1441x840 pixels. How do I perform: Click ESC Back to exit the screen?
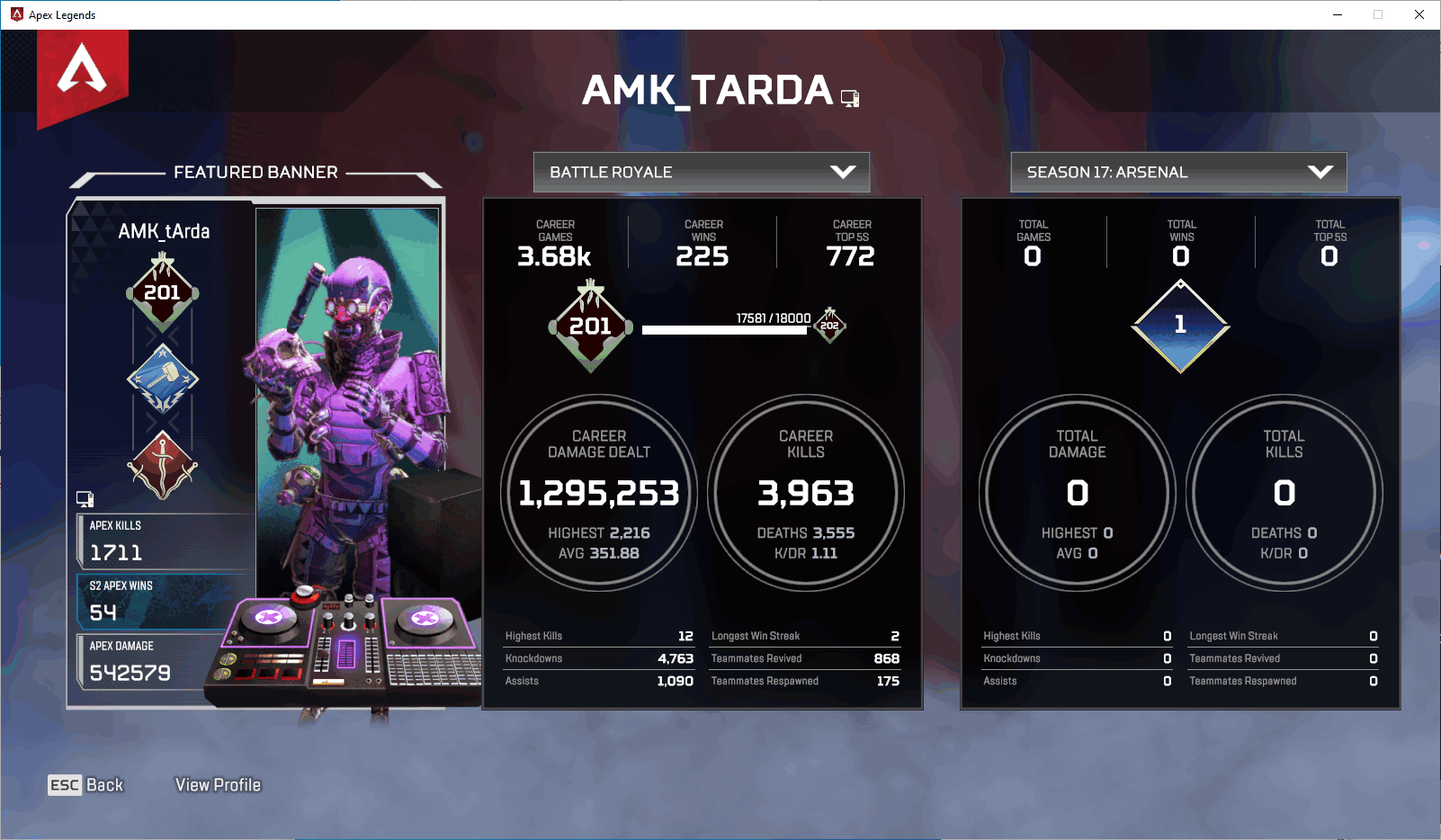[x=86, y=784]
